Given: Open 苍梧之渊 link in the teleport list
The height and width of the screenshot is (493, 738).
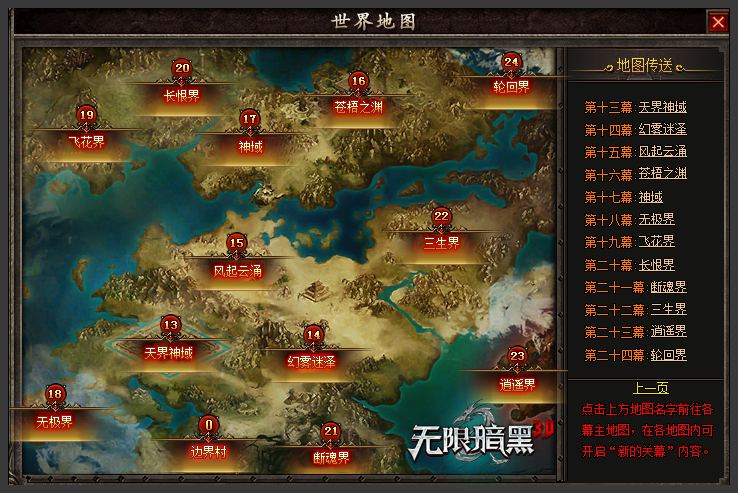Looking at the screenshot, I should 662,173.
